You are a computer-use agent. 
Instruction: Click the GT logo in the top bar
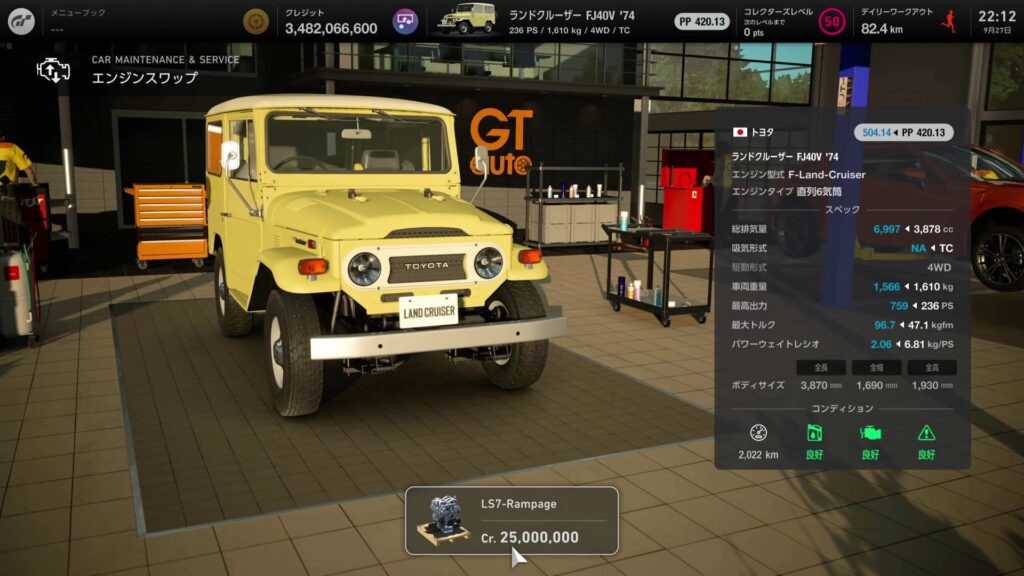coord(21,20)
